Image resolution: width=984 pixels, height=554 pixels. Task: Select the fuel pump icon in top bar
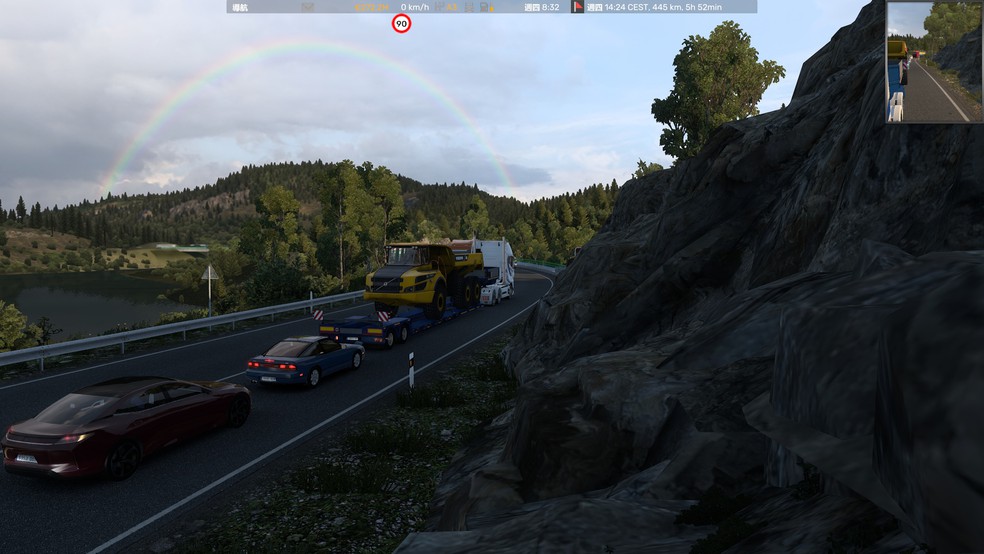(x=485, y=7)
